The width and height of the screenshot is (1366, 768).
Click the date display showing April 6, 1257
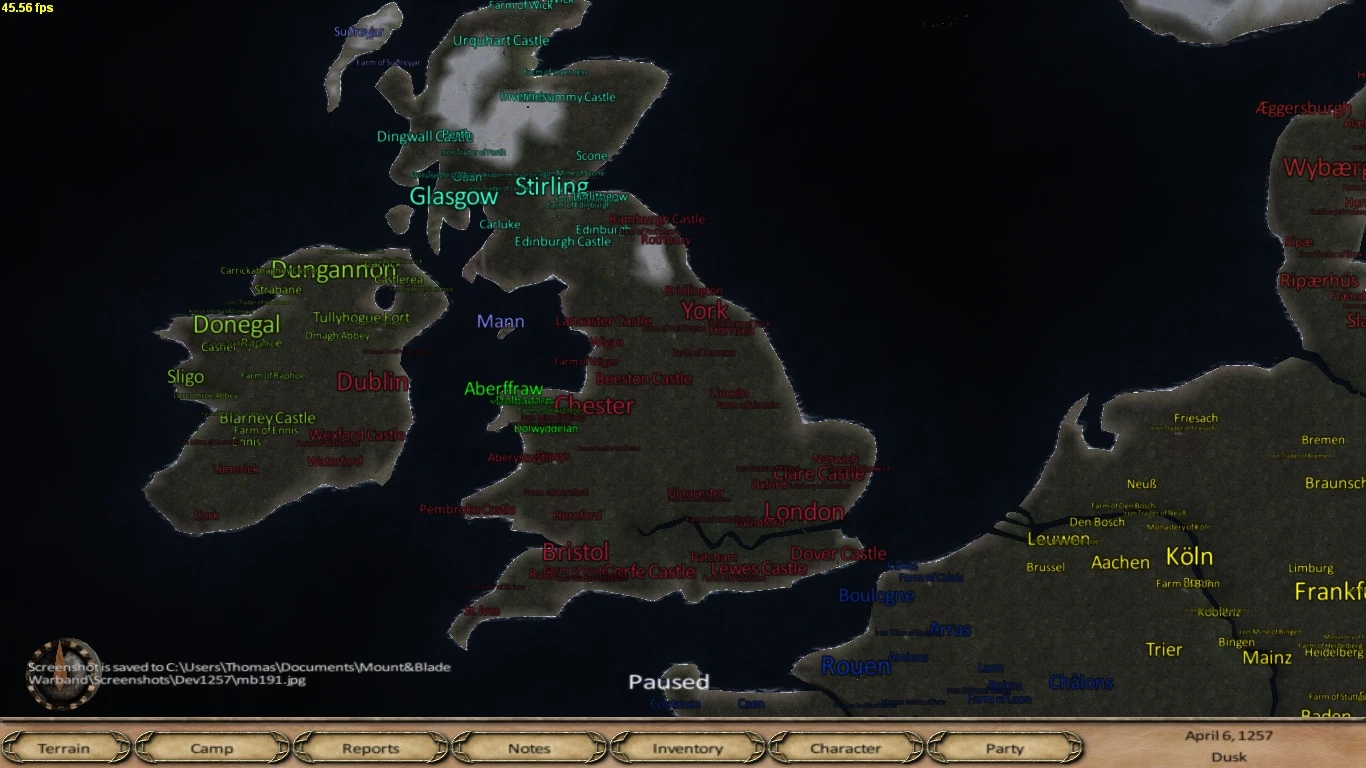tap(1228, 737)
